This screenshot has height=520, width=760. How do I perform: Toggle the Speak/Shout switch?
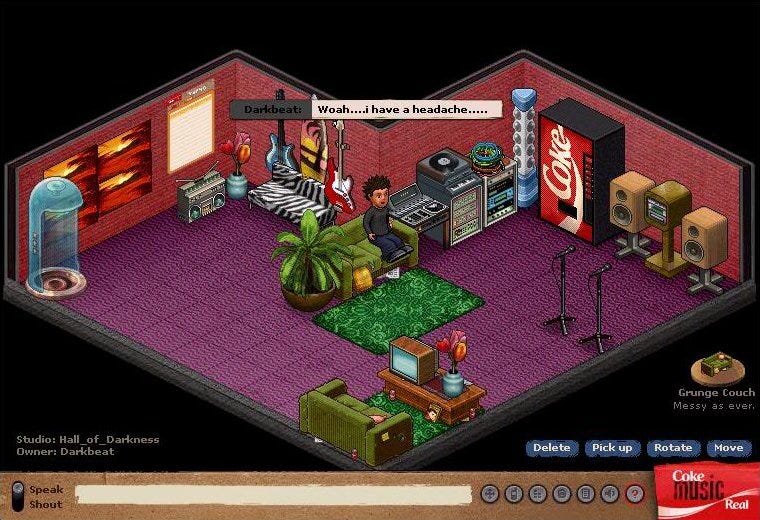[x=17, y=496]
